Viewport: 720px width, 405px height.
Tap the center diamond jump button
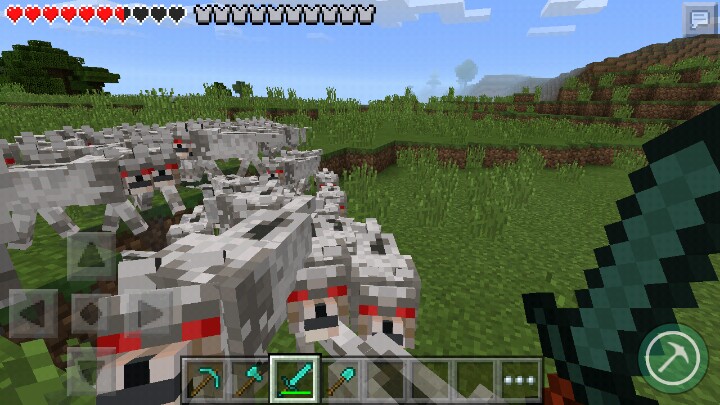[90, 313]
